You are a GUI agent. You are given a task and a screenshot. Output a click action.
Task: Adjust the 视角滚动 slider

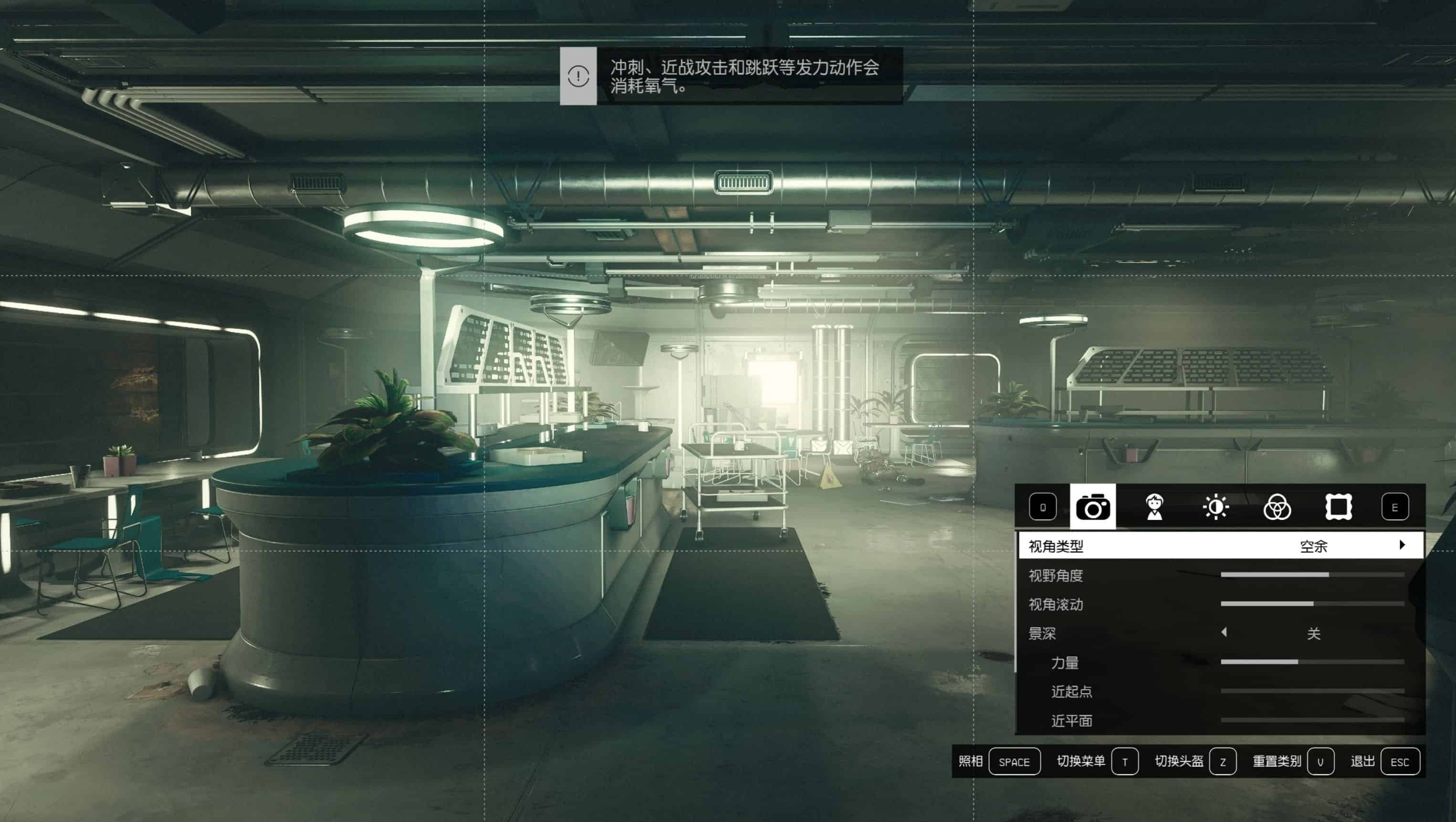point(1312,604)
